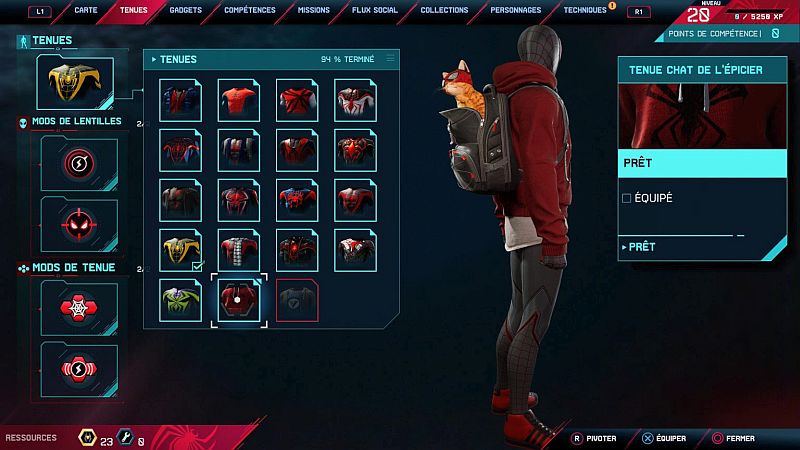
Task: Show the Flux Social tab
Action: (x=376, y=10)
